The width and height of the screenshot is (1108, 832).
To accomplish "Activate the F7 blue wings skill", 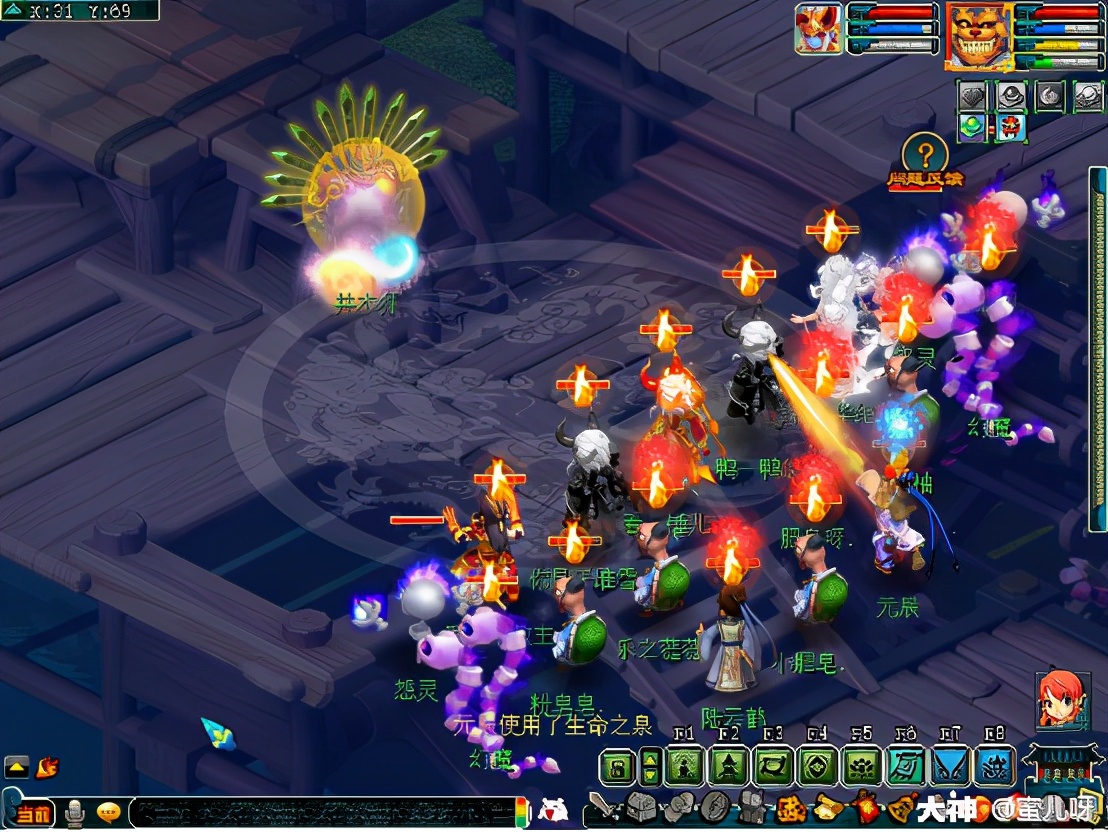I will (x=950, y=767).
